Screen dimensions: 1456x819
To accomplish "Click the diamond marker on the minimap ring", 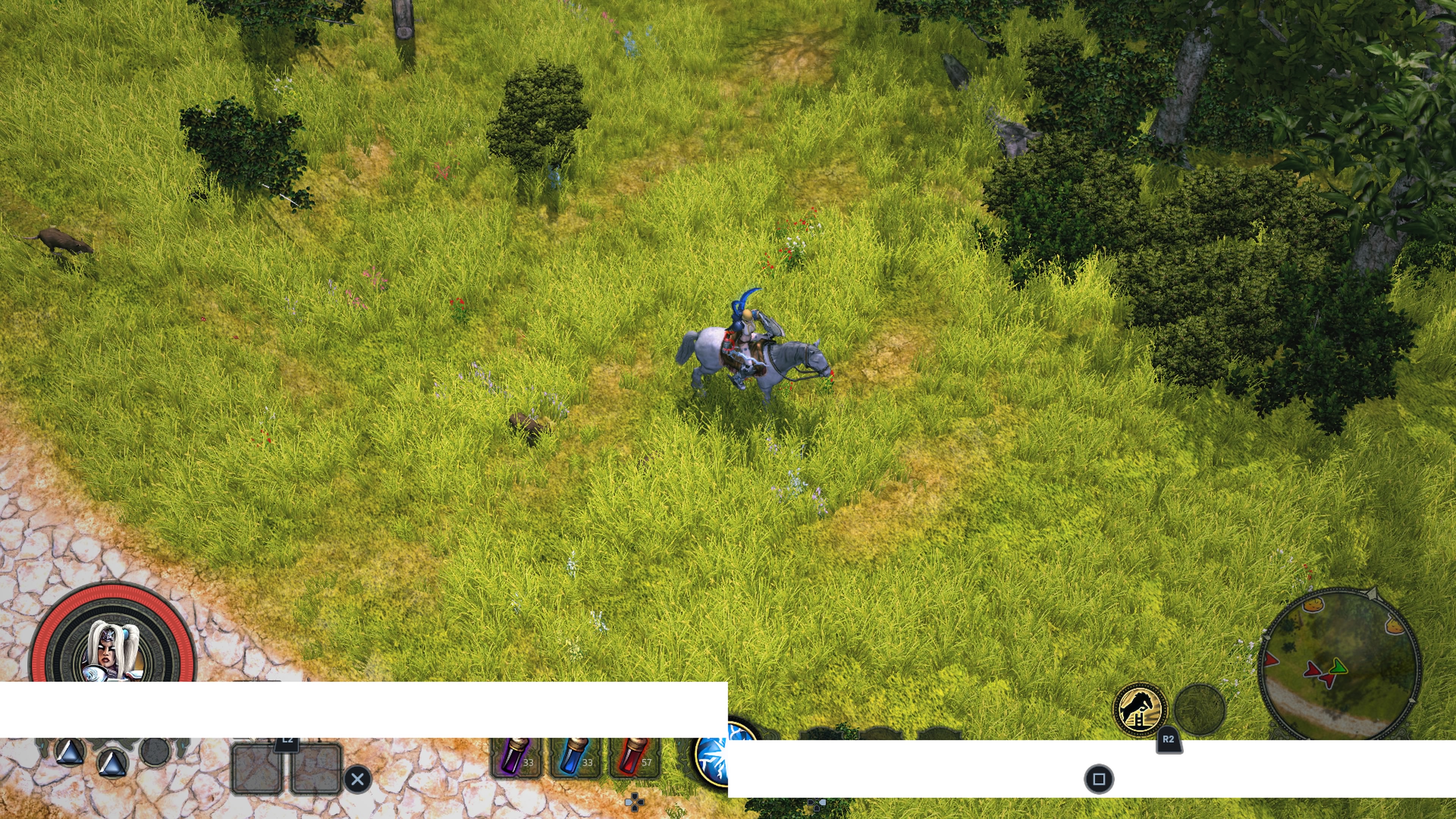I will tap(1372, 594).
